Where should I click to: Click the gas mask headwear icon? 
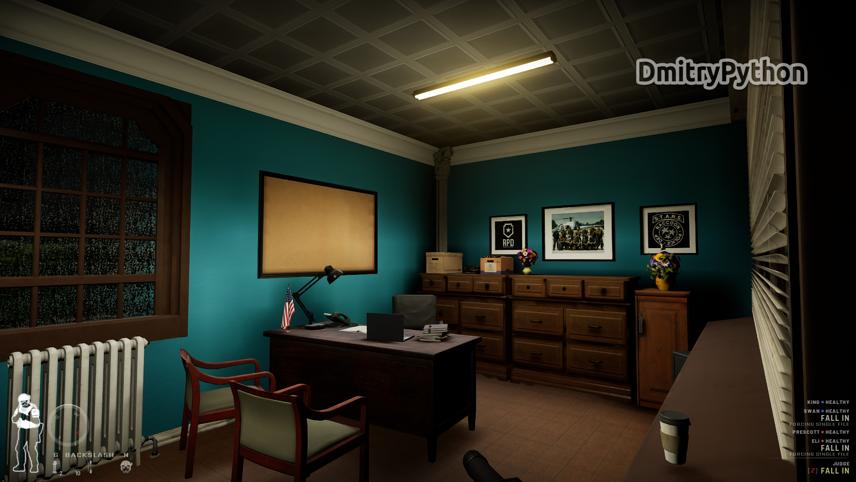[x=126, y=466]
